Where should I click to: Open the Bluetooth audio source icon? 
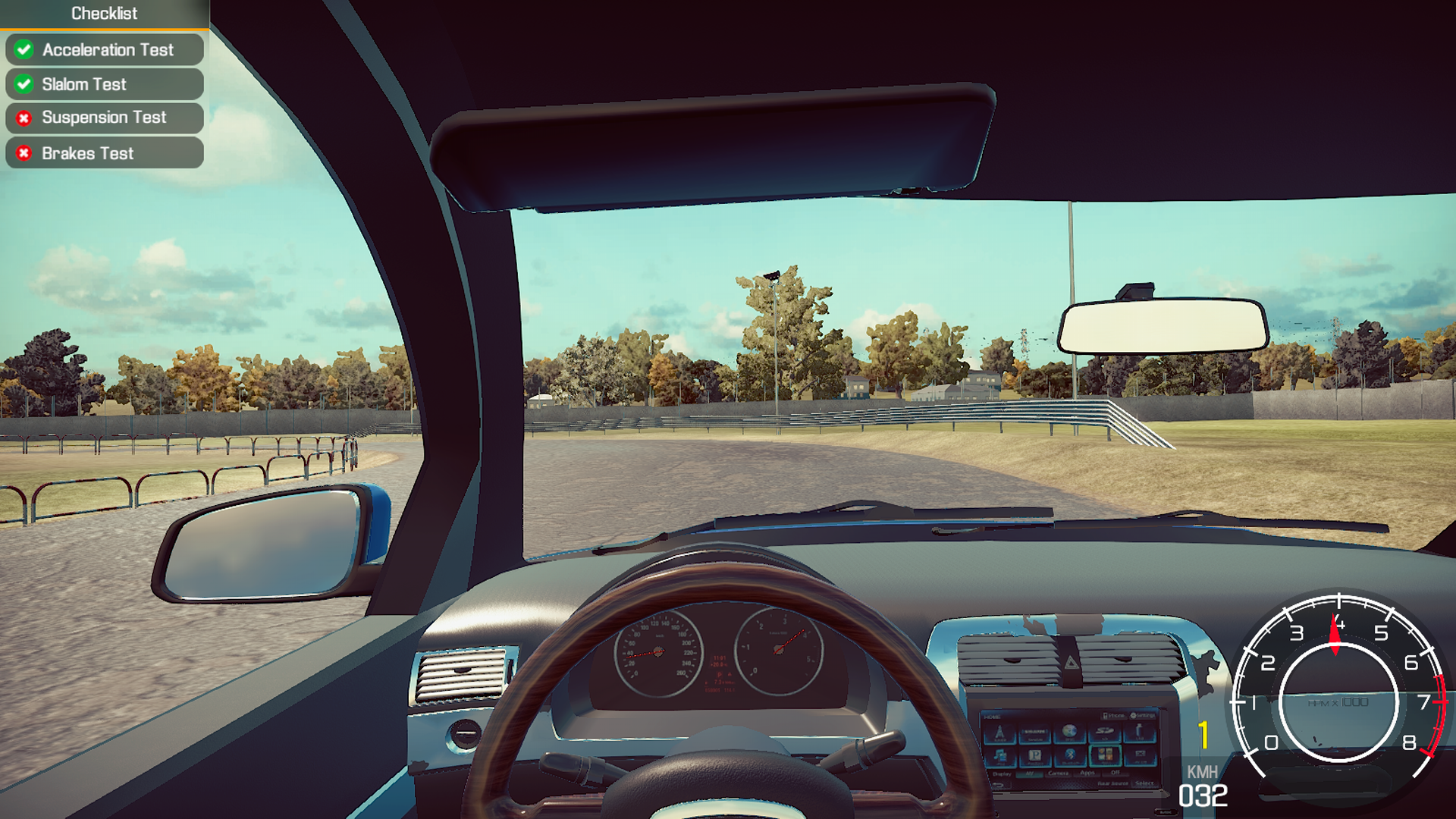[x=1071, y=756]
